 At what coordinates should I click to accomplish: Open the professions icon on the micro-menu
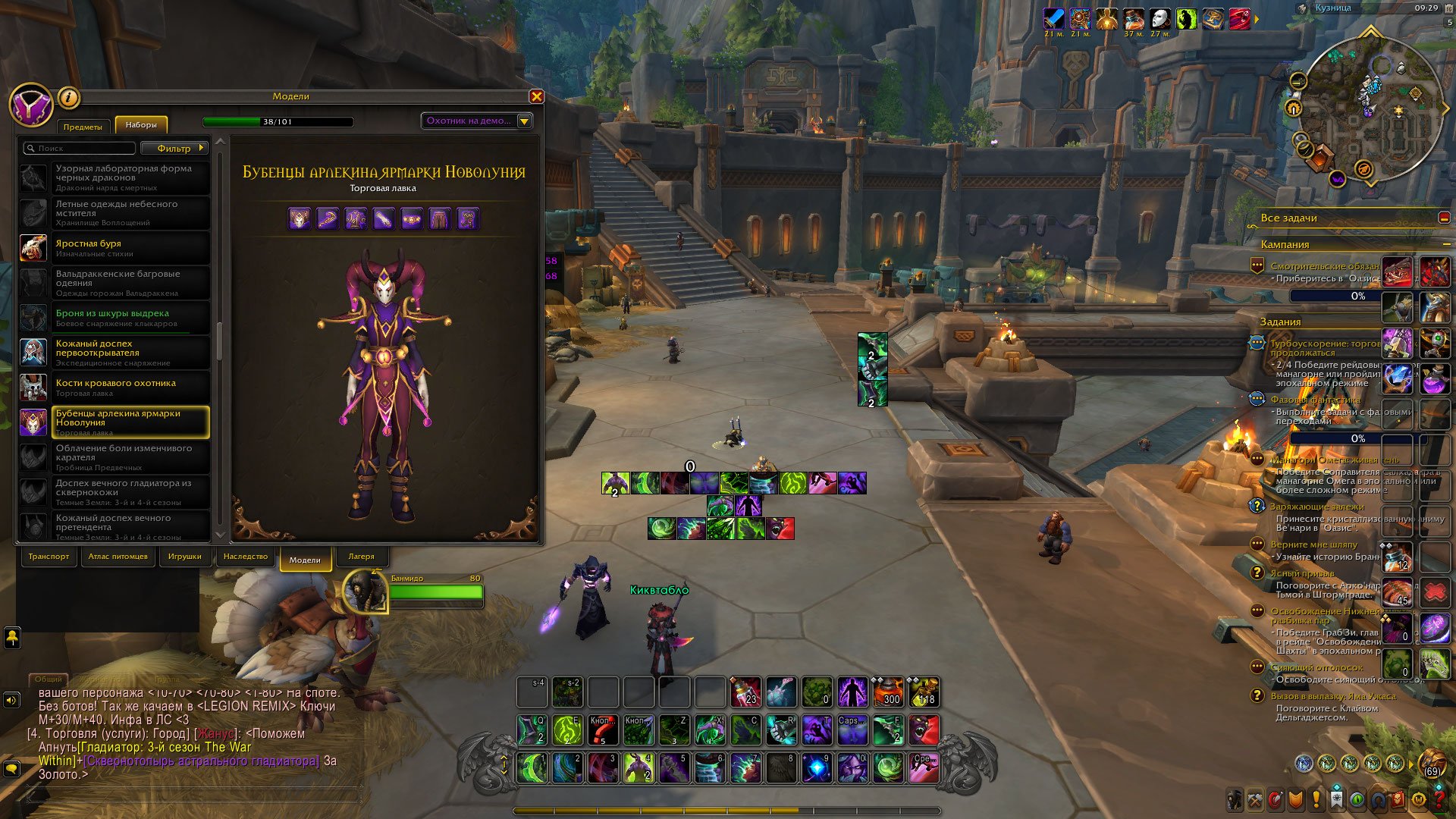[1256, 799]
